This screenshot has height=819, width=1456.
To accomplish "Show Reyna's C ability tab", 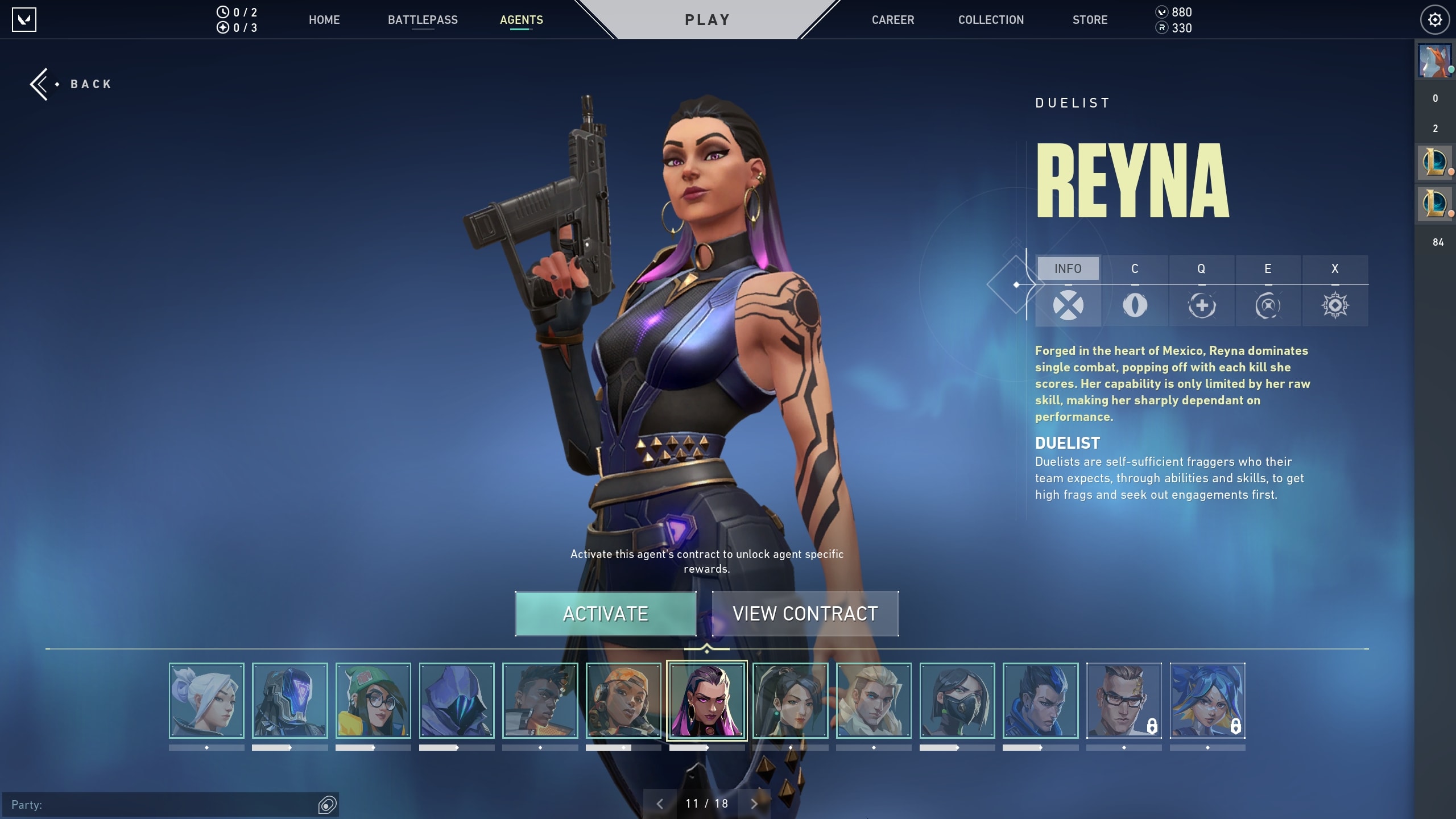I will [x=1135, y=291].
